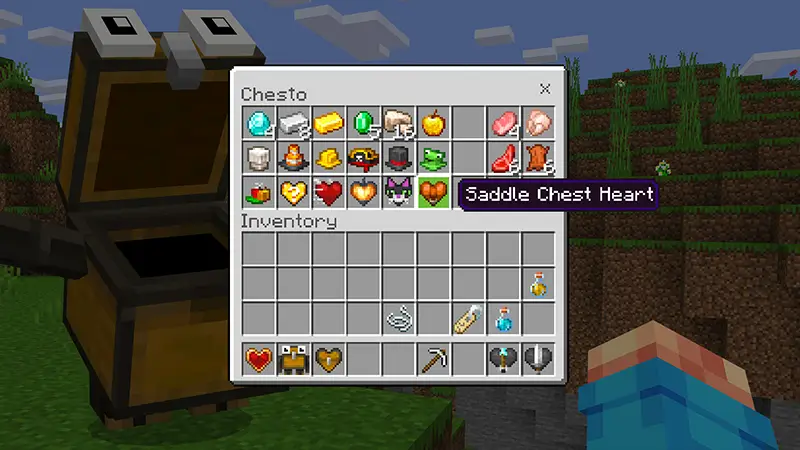Pick up the blue potion bottle

pos(503,319)
